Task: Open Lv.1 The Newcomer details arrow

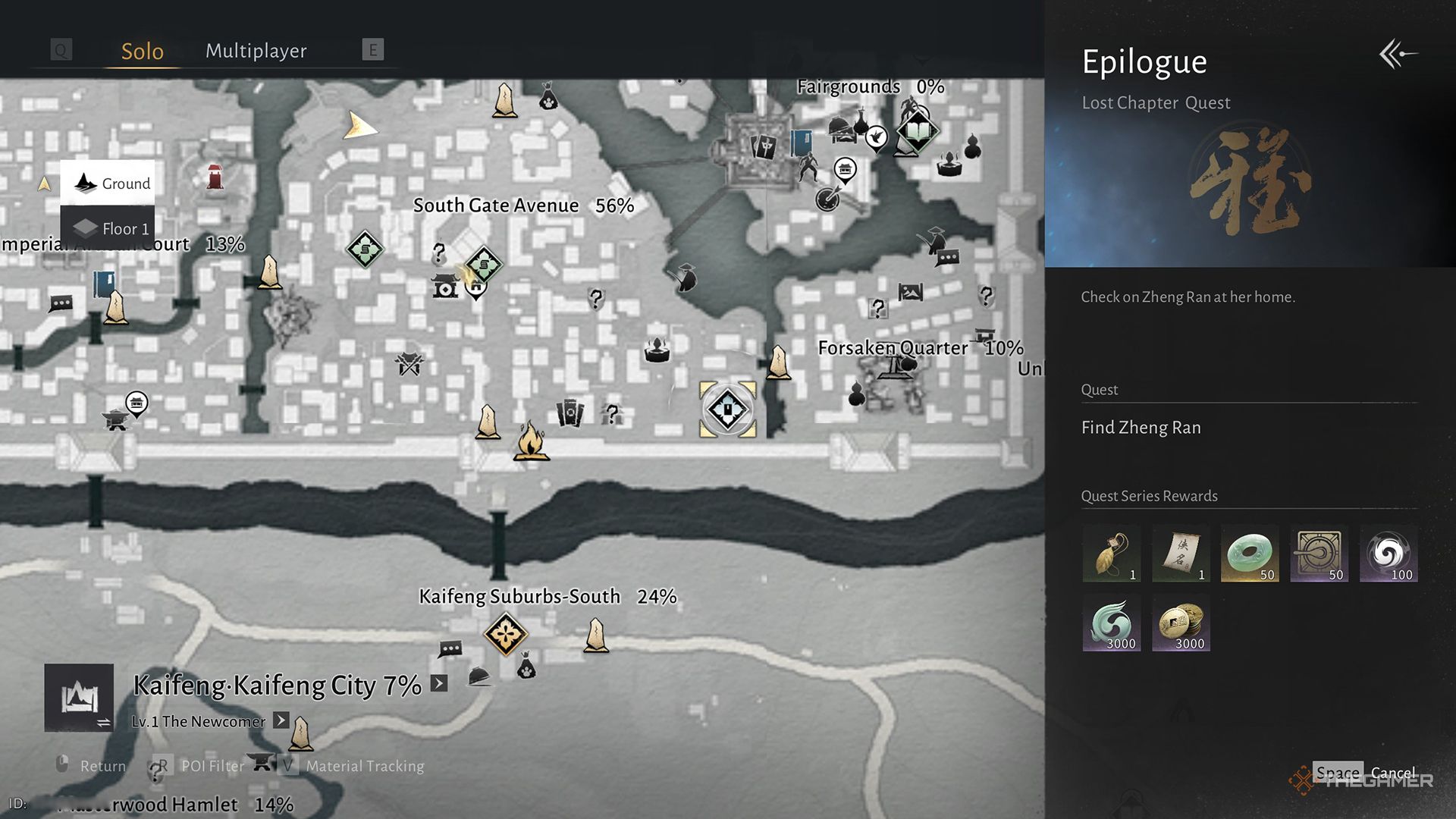Action: pos(281,721)
